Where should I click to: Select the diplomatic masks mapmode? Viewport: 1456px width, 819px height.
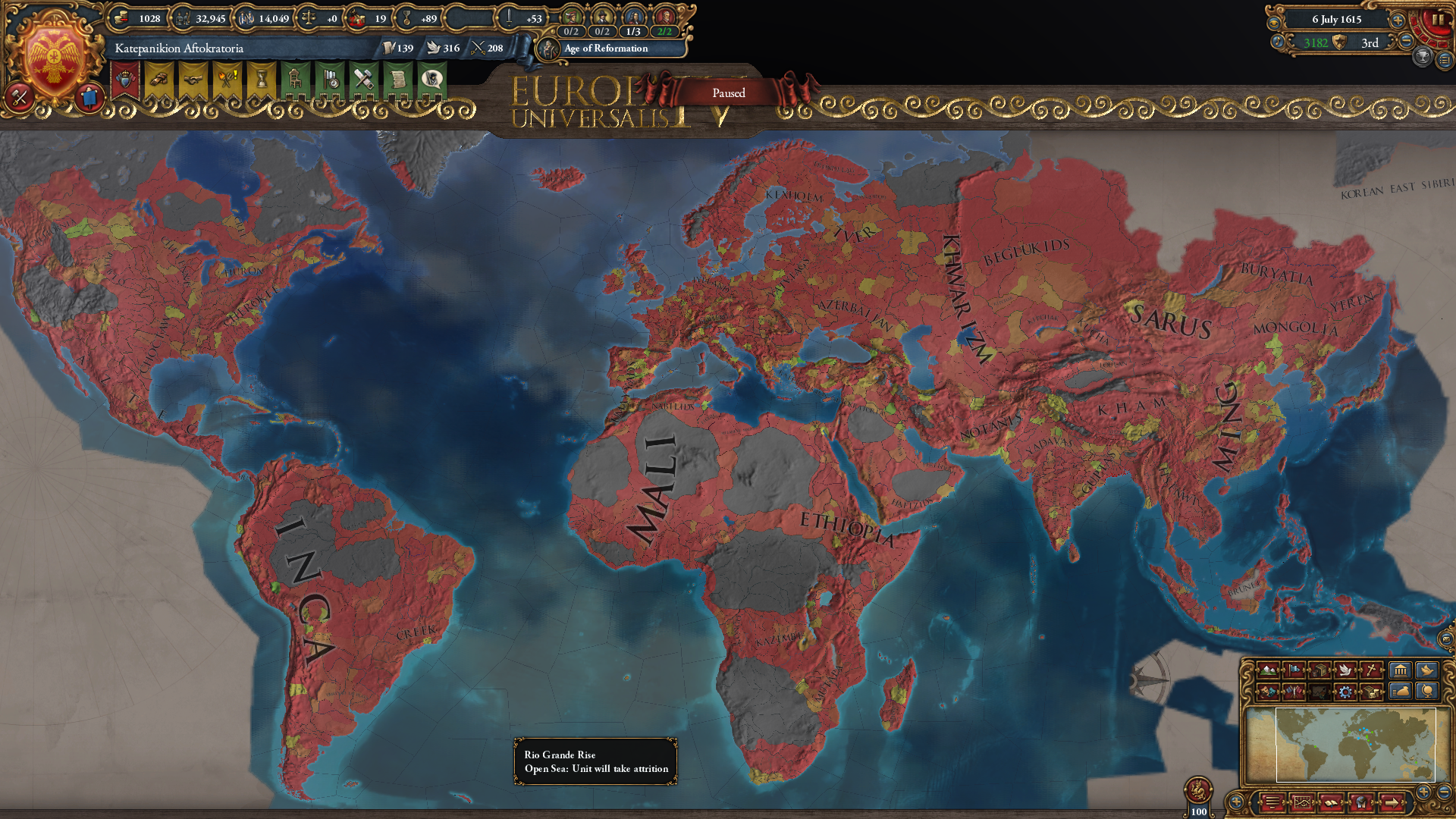click(x=1269, y=692)
